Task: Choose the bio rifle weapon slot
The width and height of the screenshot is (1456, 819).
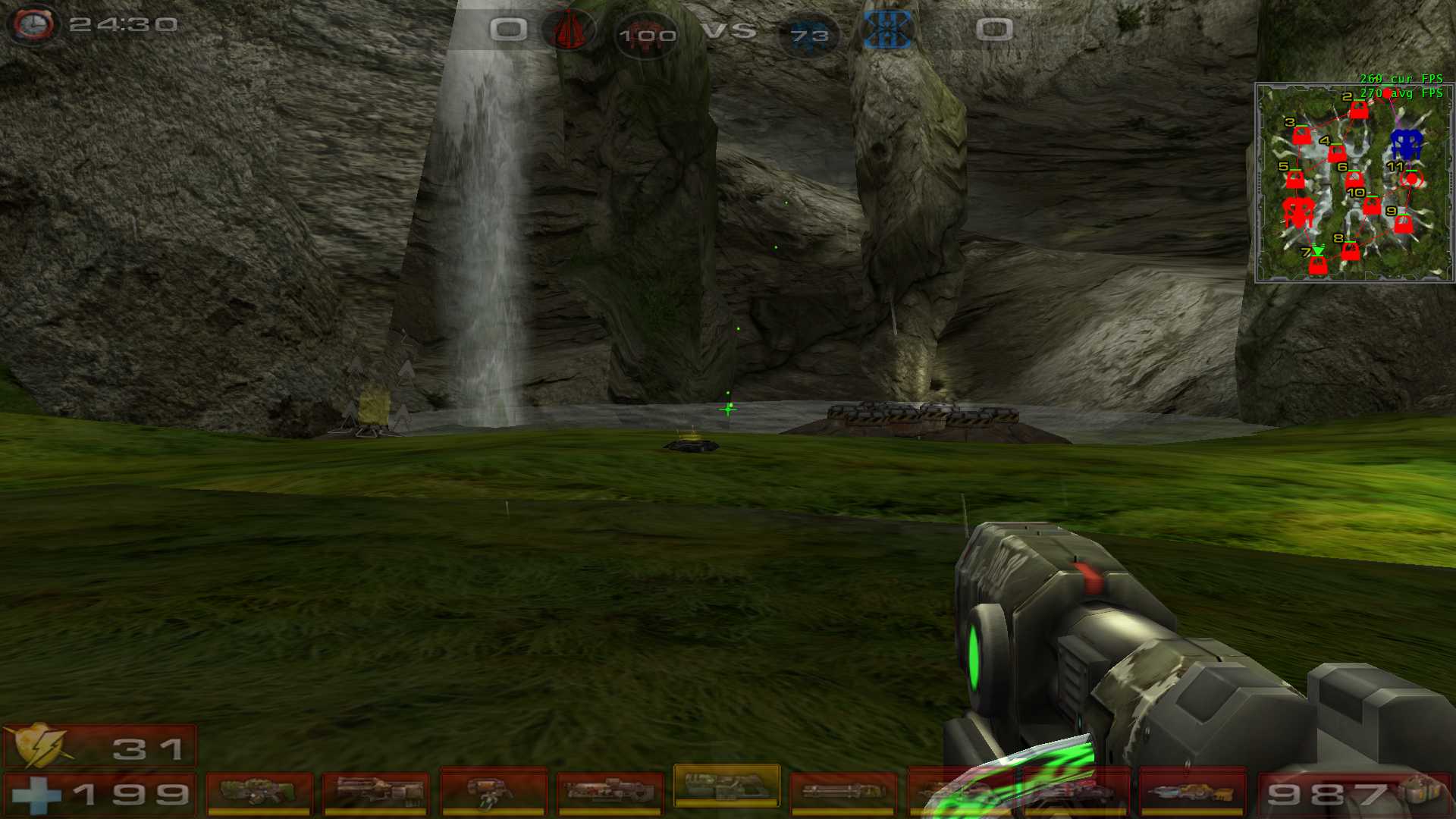Action: (x=493, y=792)
